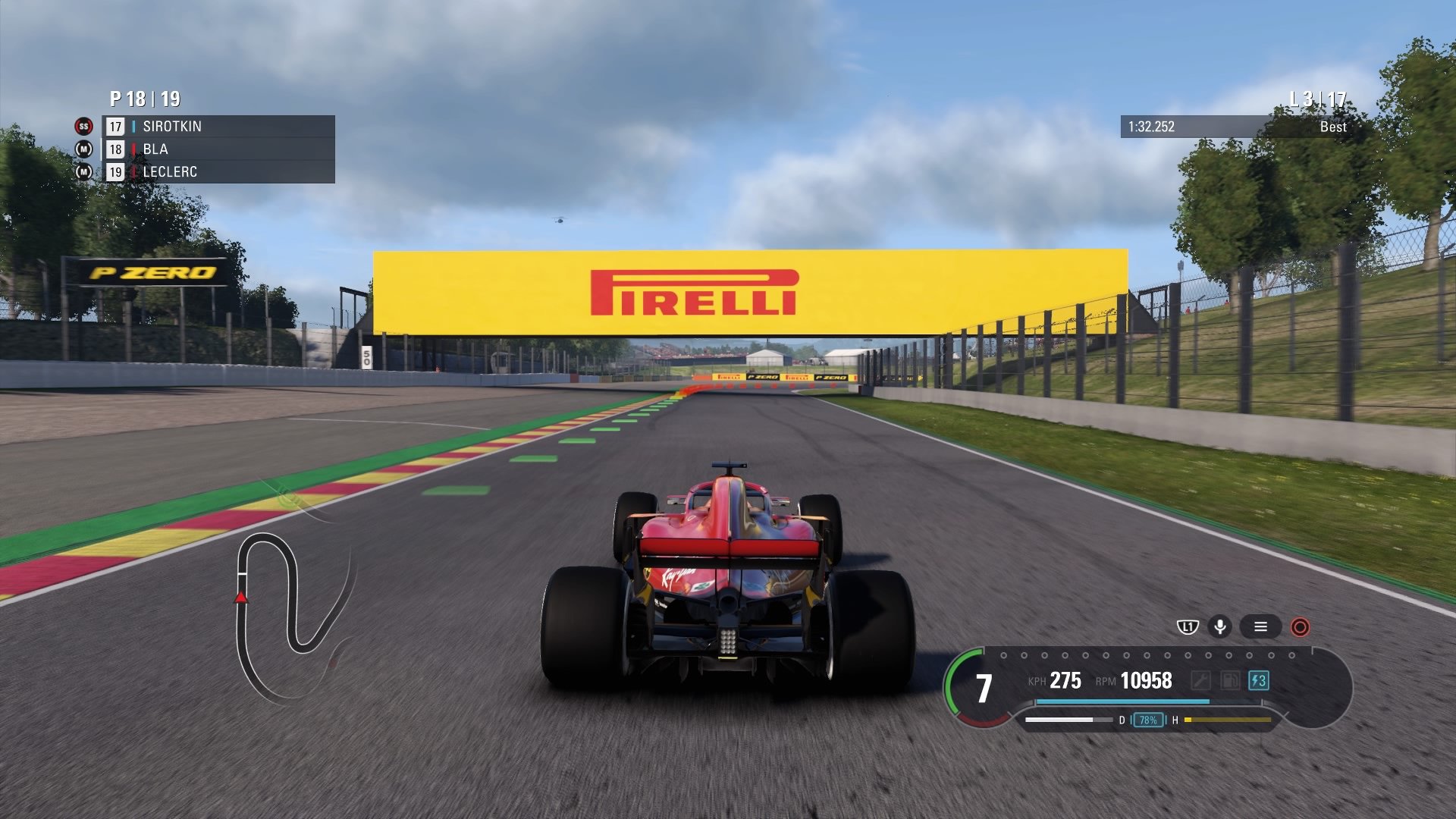Select the blue ERS charge level icon
The height and width of the screenshot is (819, 1456).
point(1258,680)
